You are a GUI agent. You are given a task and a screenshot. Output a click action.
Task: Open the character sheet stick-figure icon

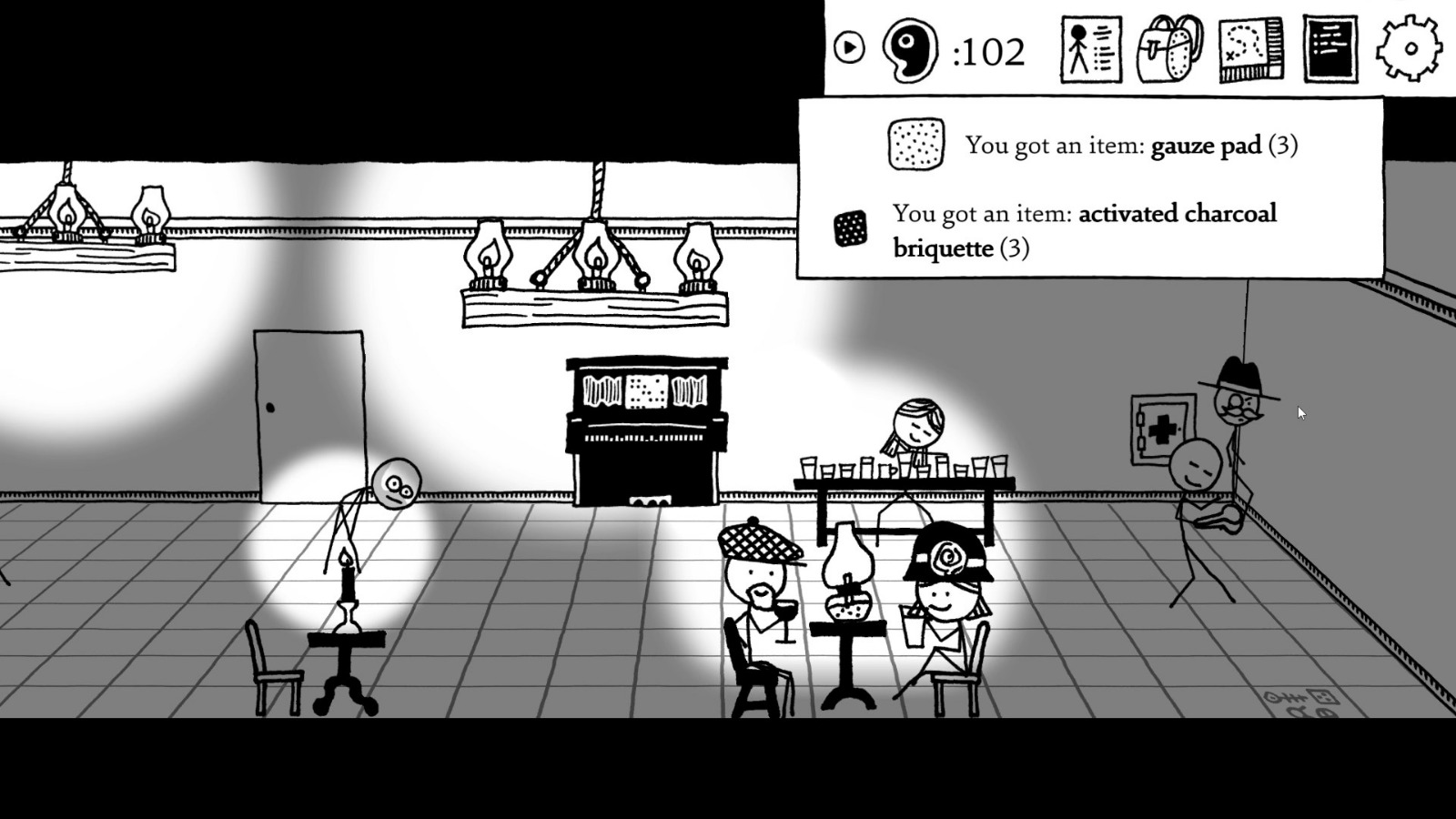pyautogui.click(x=1089, y=50)
